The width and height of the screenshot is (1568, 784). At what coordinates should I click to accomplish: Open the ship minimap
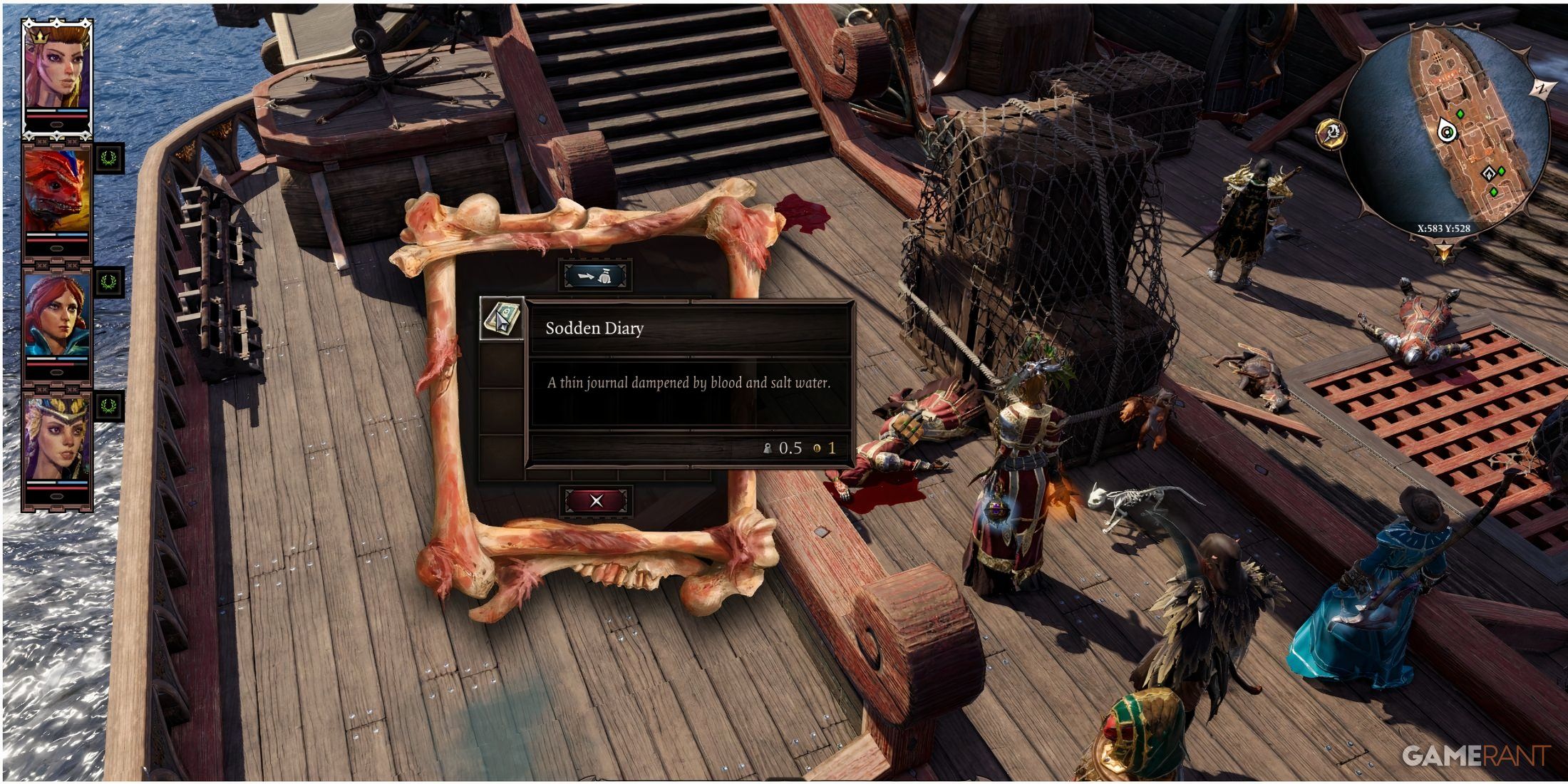click(x=1447, y=128)
